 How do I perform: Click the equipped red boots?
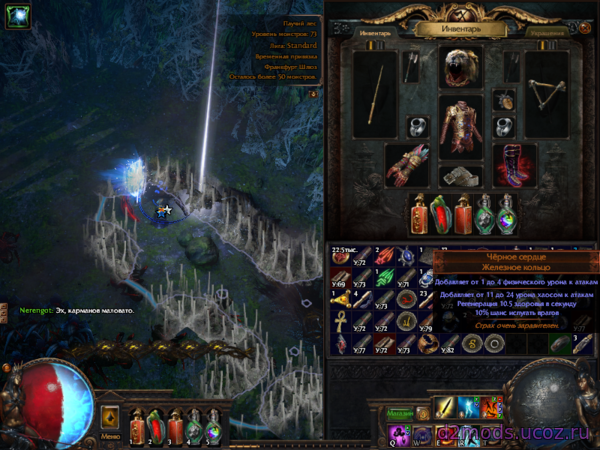(515, 164)
